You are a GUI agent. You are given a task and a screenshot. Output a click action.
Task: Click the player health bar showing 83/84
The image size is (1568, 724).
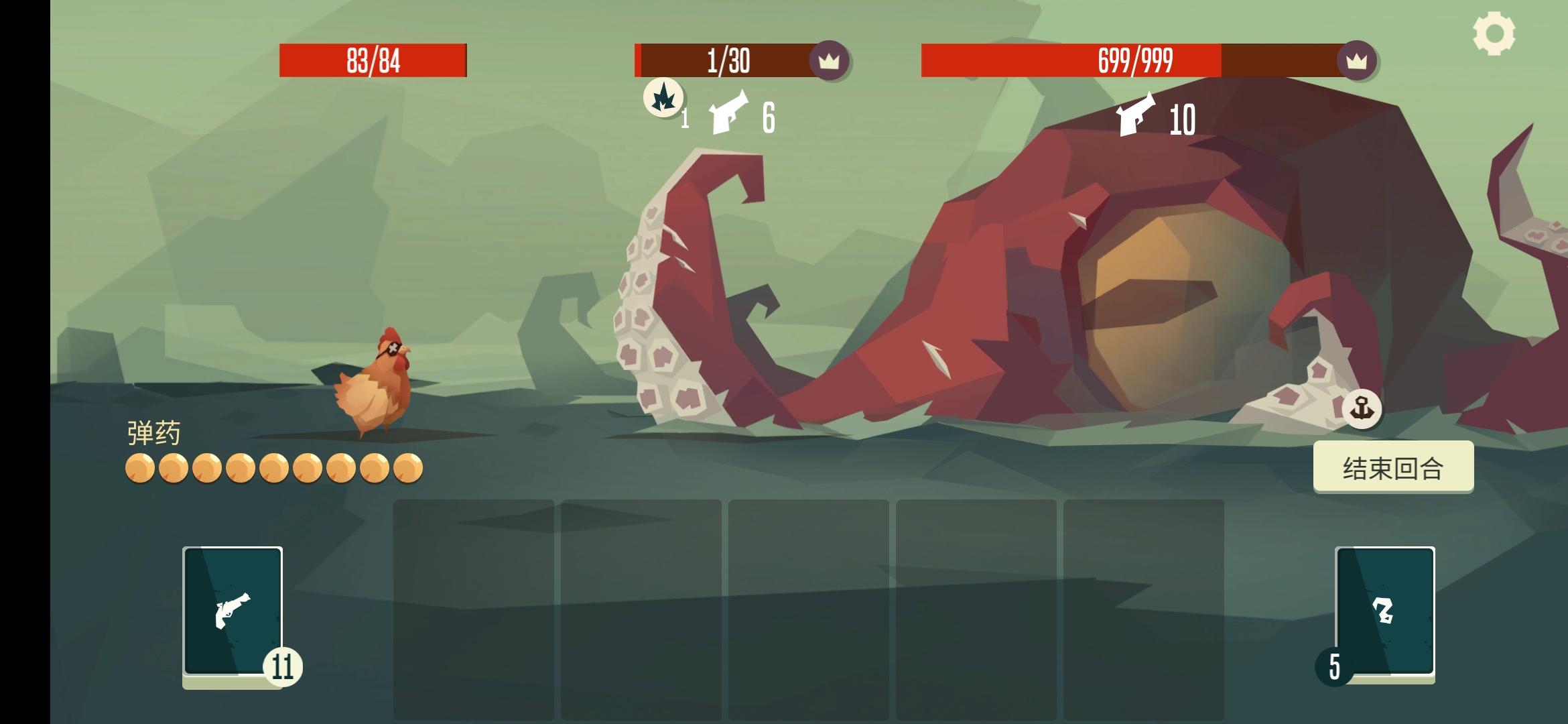tap(373, 60)
